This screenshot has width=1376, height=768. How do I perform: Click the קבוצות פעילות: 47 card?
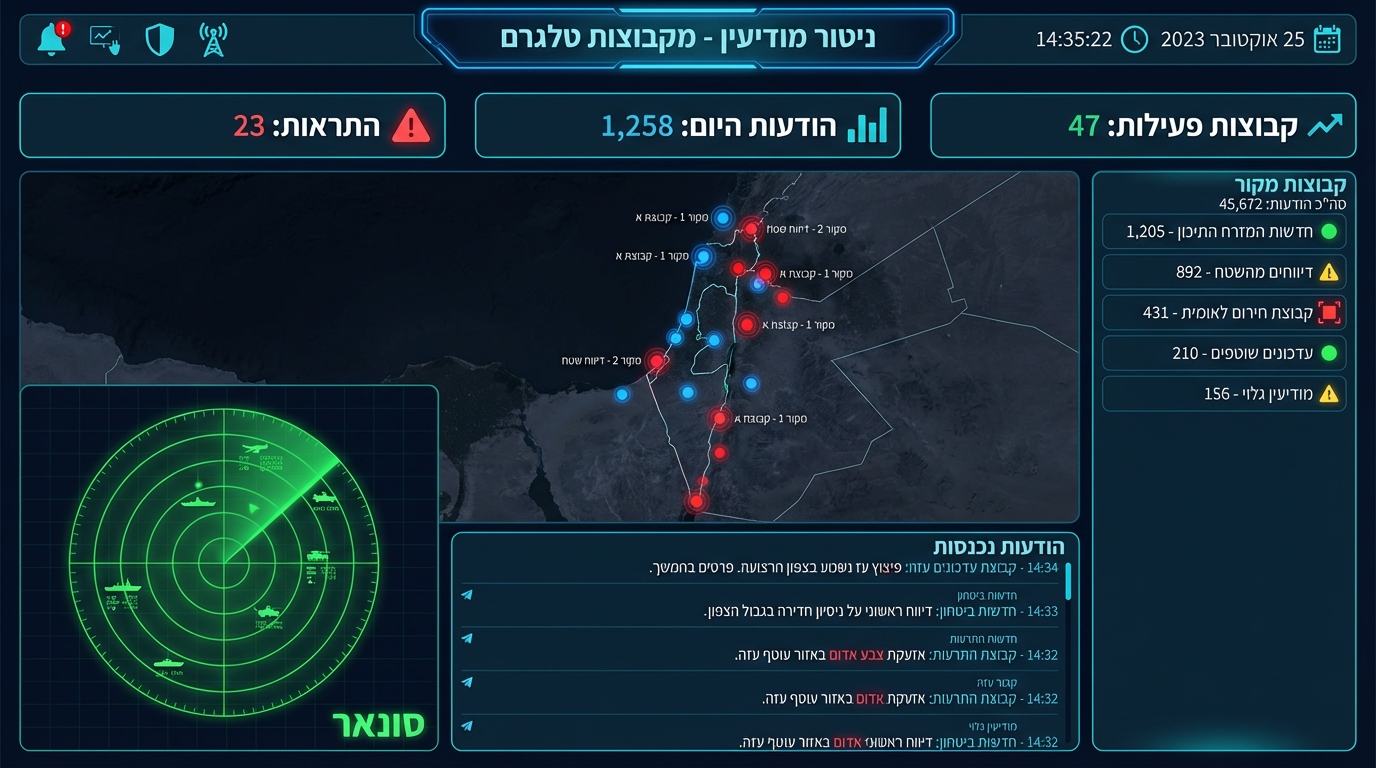pos(1144,125)
